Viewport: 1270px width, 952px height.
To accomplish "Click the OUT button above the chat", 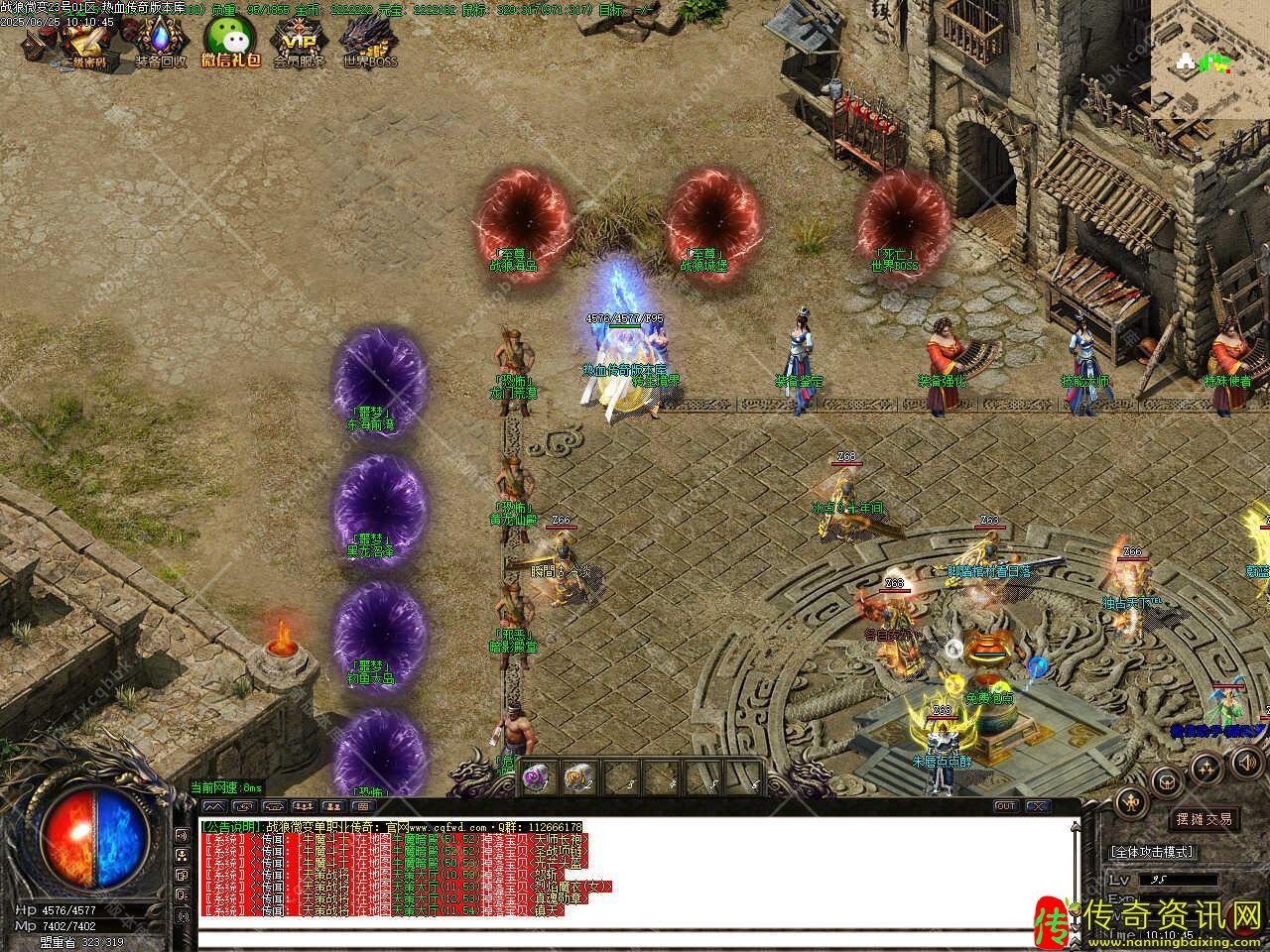I will (x=1005, y=806).
